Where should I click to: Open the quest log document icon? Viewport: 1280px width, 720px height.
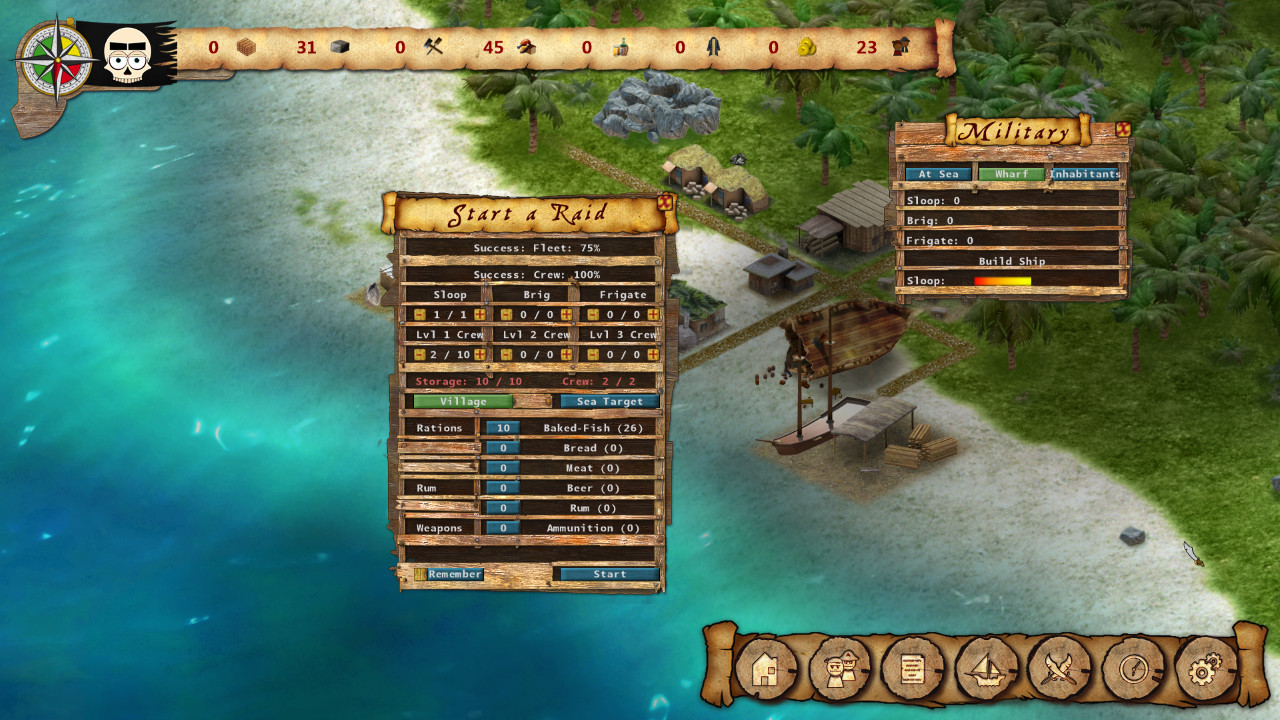(x=910, y=668)
